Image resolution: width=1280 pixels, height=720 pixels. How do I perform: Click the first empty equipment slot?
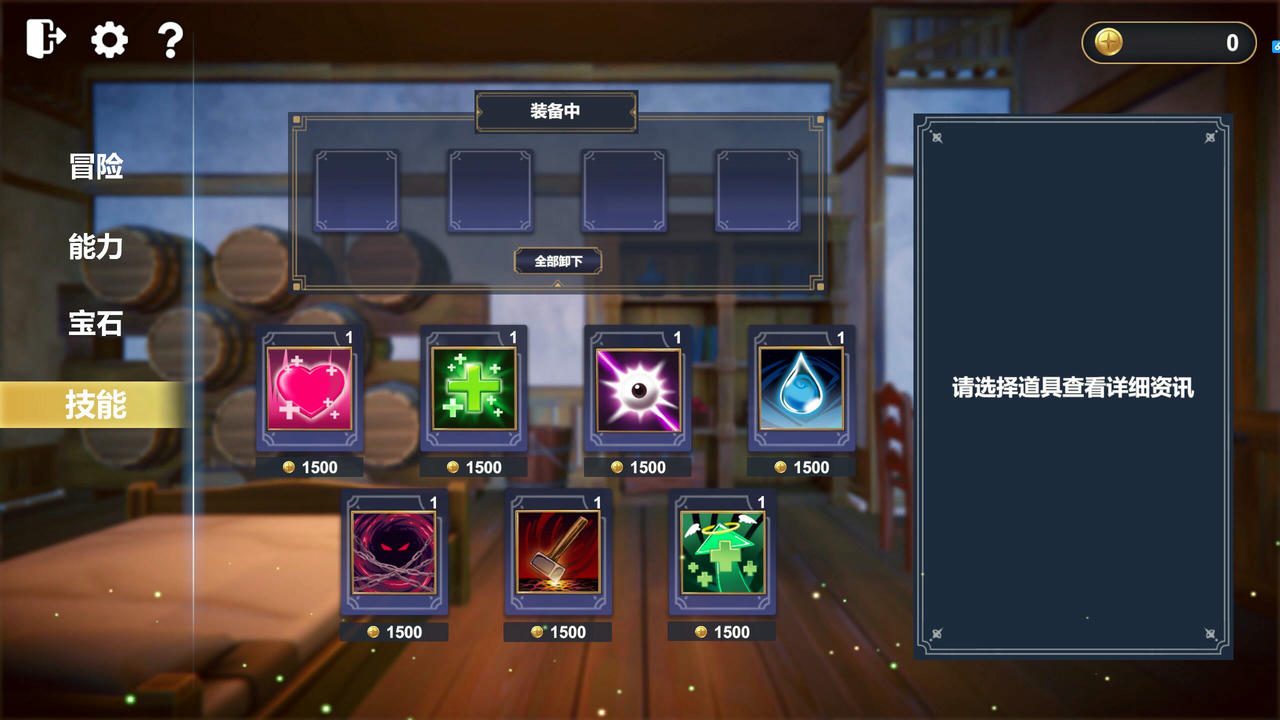click(x=356, y=190)
